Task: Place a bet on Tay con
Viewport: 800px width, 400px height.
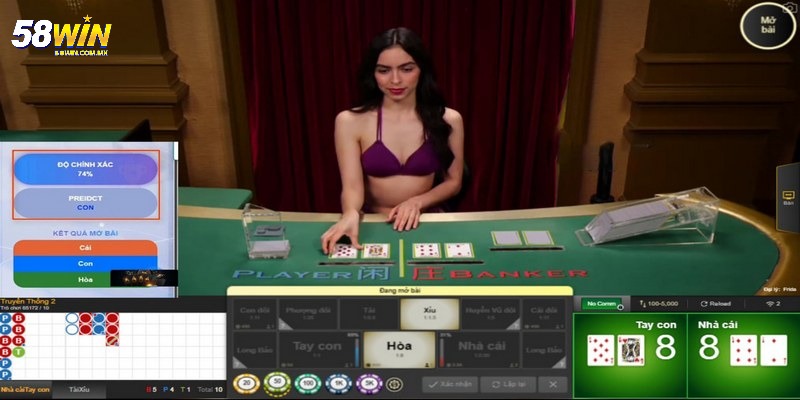Action: pyautogui.click(x=317, y=349)
